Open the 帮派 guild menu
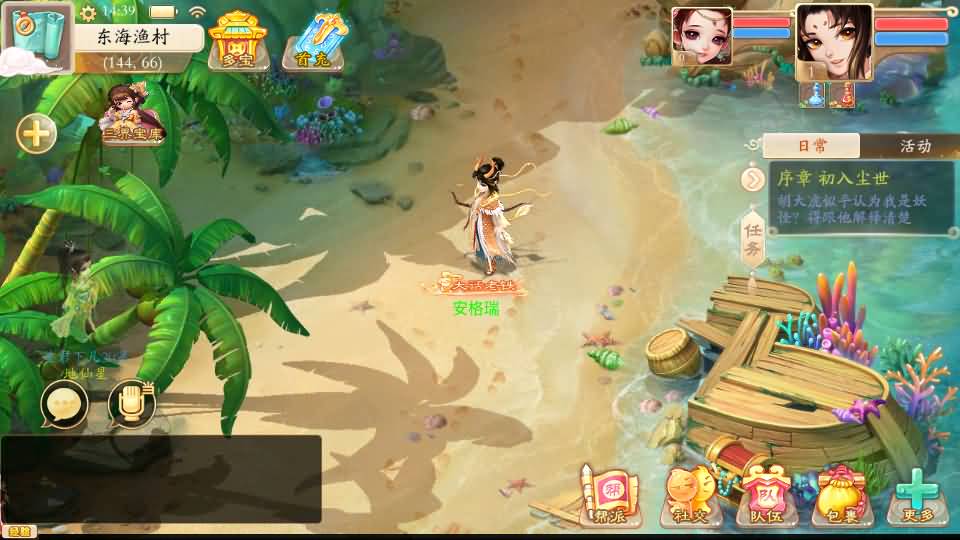 point(607,497)
